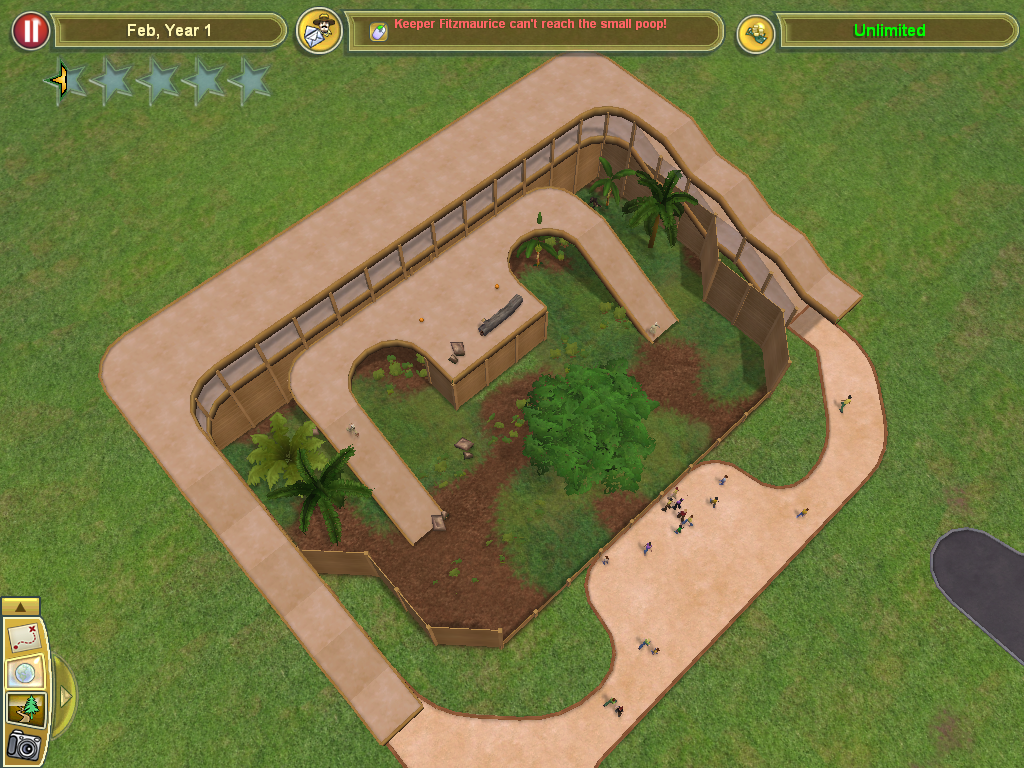Click the zoo star rating display
Screen dimensions: 1024x768
tap(158, 82)
